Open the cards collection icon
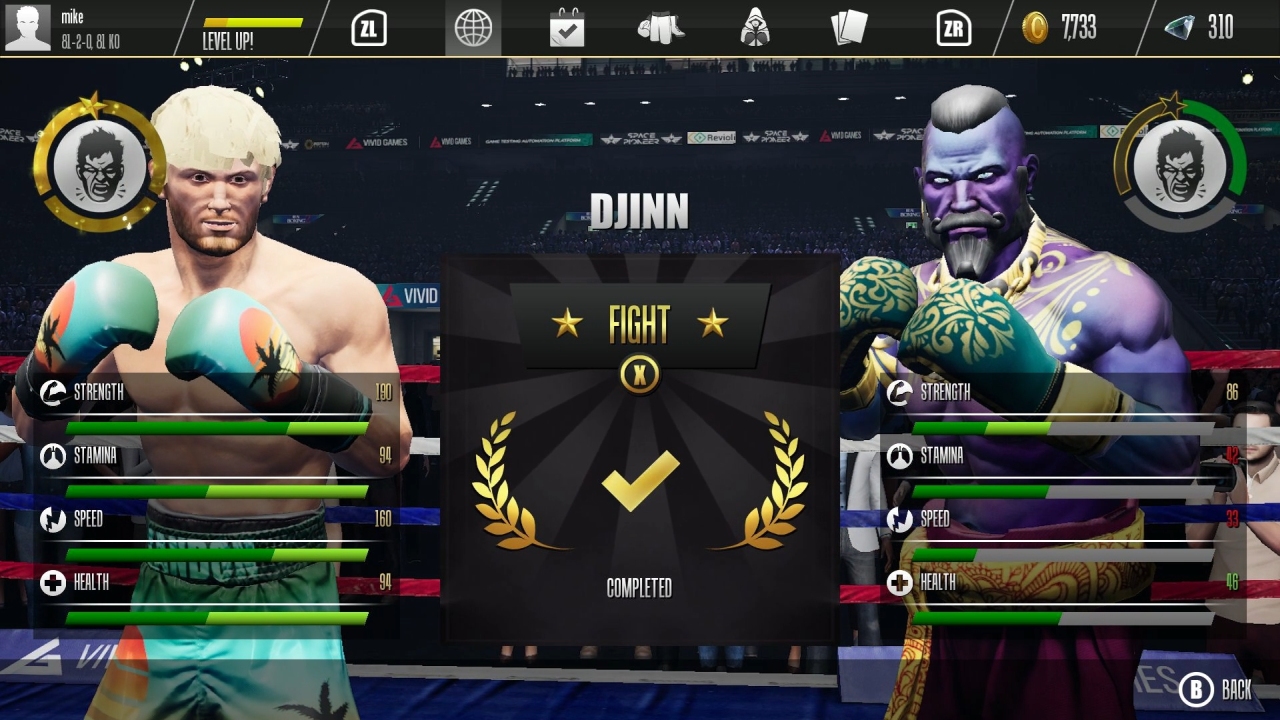This screenshot has height=720, width=1280. 849,28
